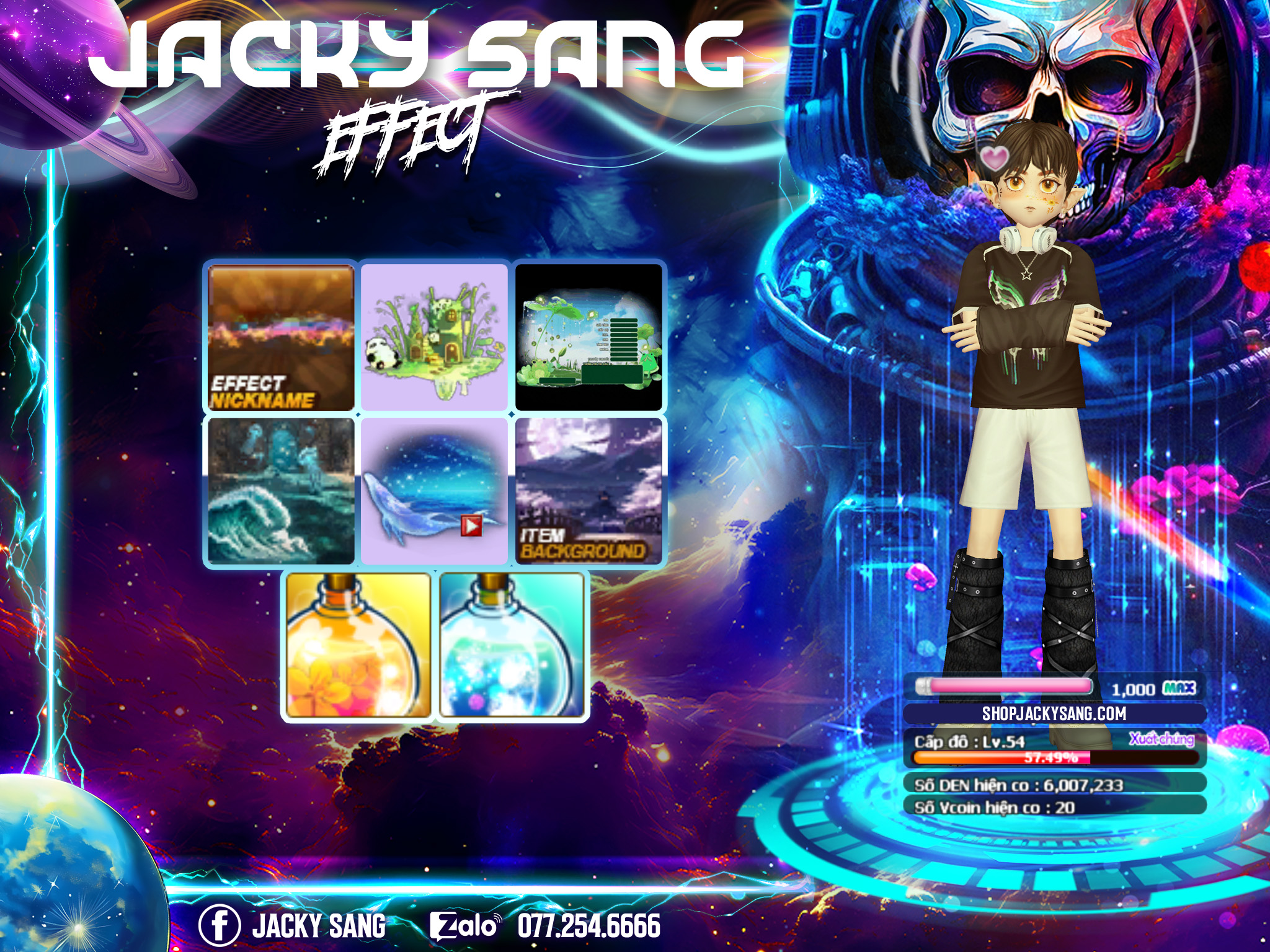Select the Effect Nickname item tile

pos(280,337)
